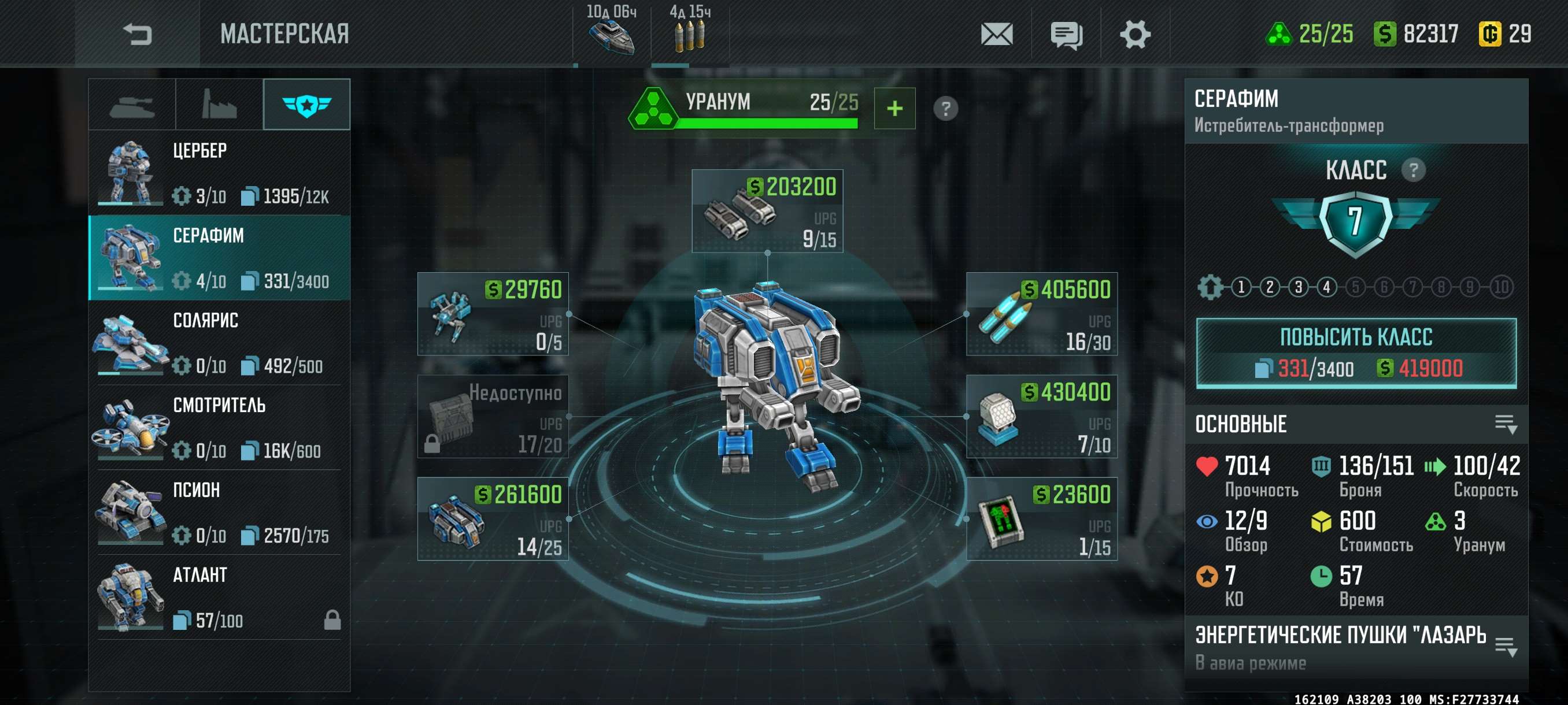Viewport: 1568px width, 705px height.
Task: Add Uranium with the plus button
Action: pyautogui.click(x=894, y=109)
